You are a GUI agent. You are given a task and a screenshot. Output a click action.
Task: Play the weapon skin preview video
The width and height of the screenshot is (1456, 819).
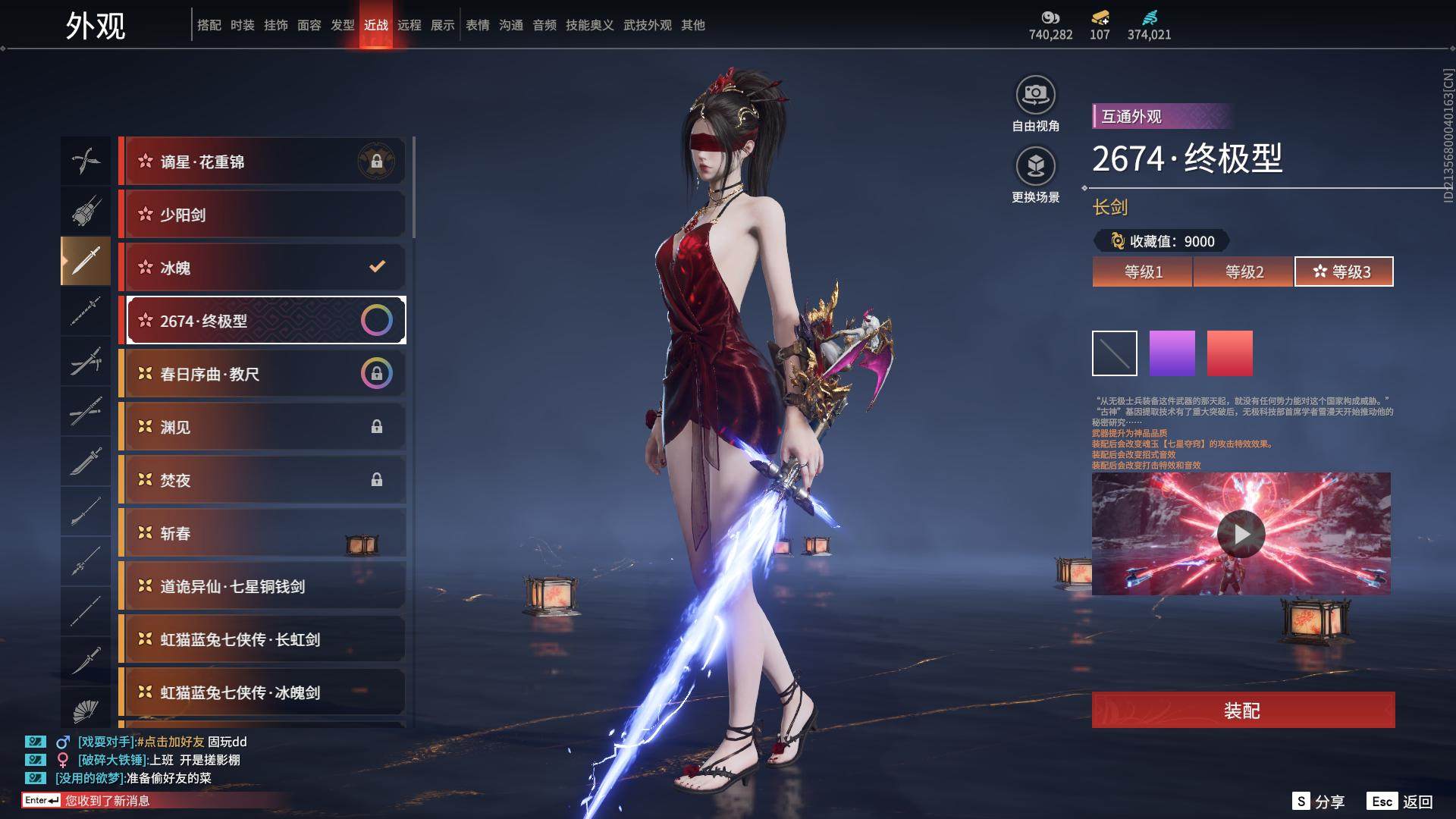click(x=1241, y=534)
